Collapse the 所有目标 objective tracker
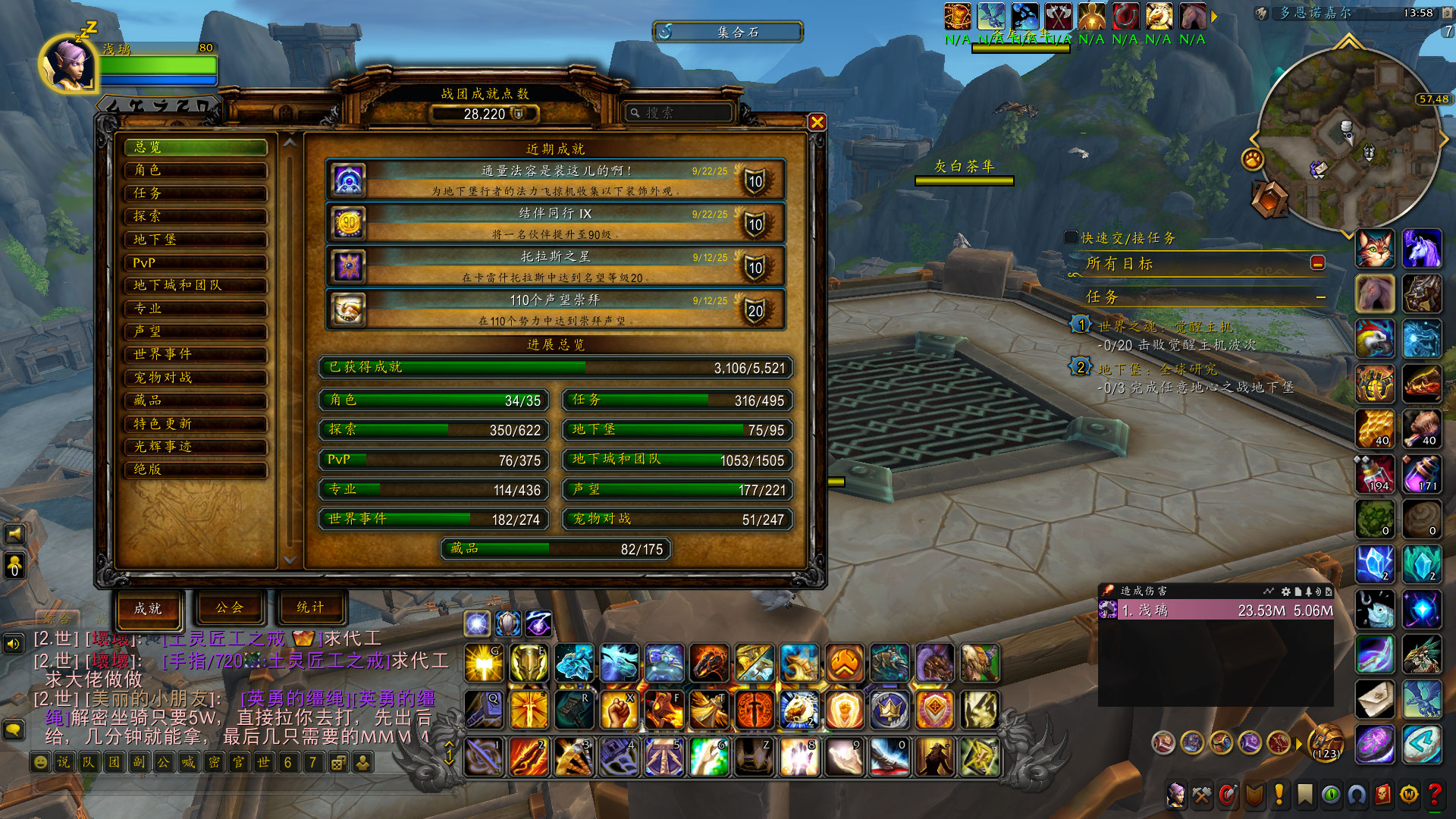Image resolution: width=1456 pixels, height=819 pixels. pos(1318,262)
